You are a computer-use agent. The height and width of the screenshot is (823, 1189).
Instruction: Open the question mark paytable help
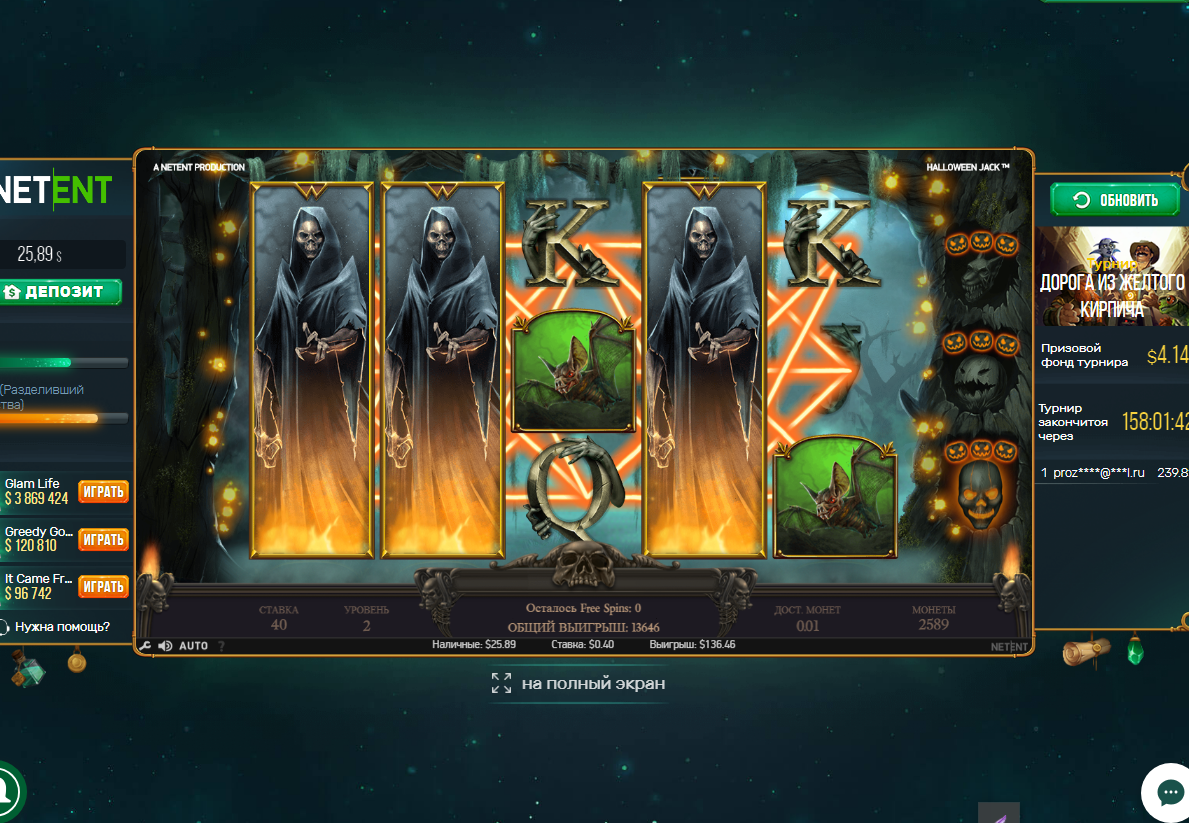click(221, 646)
